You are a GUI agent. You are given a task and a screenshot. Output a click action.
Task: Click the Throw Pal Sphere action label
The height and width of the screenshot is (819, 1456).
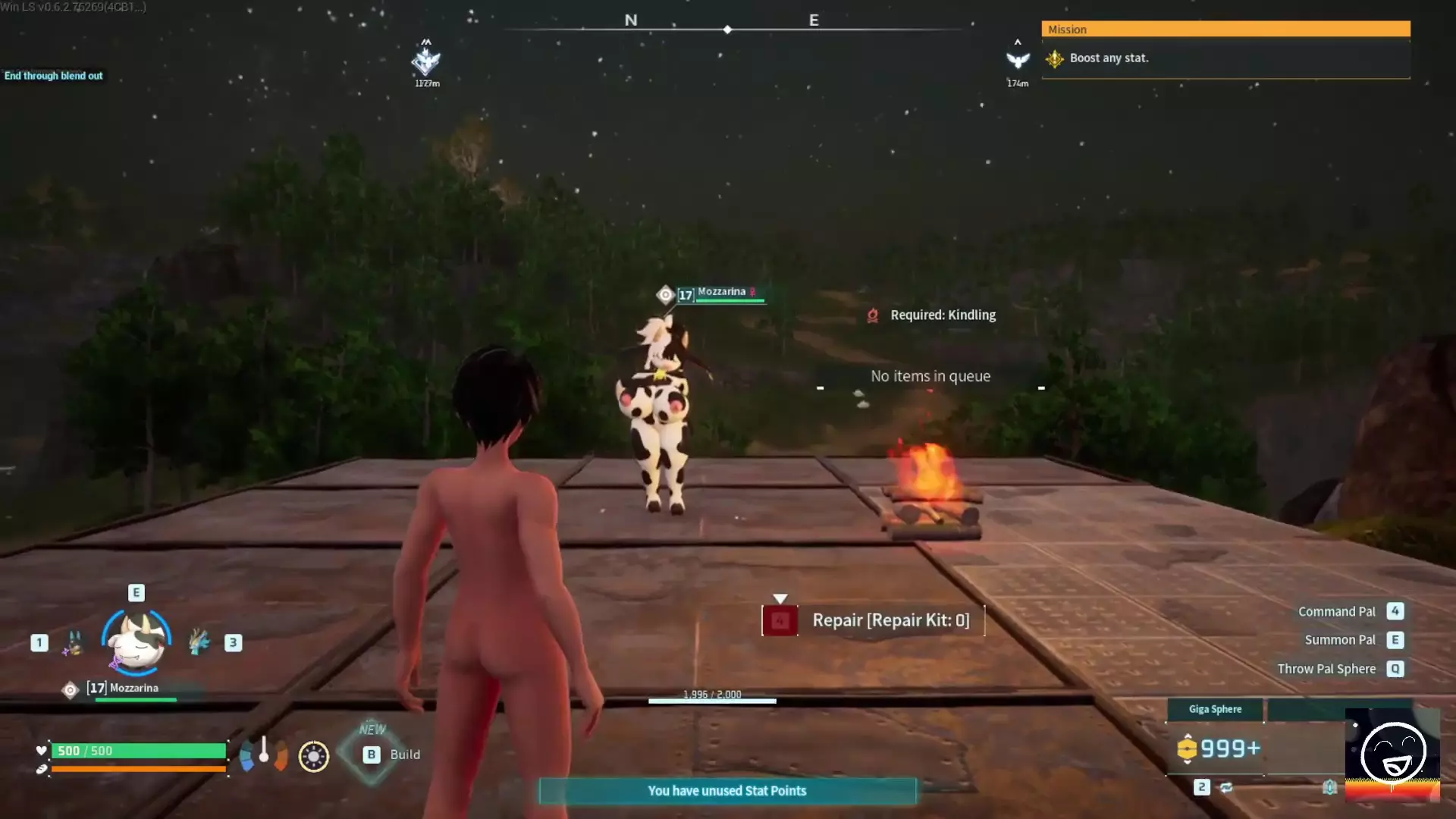(x=1326, y=669)
